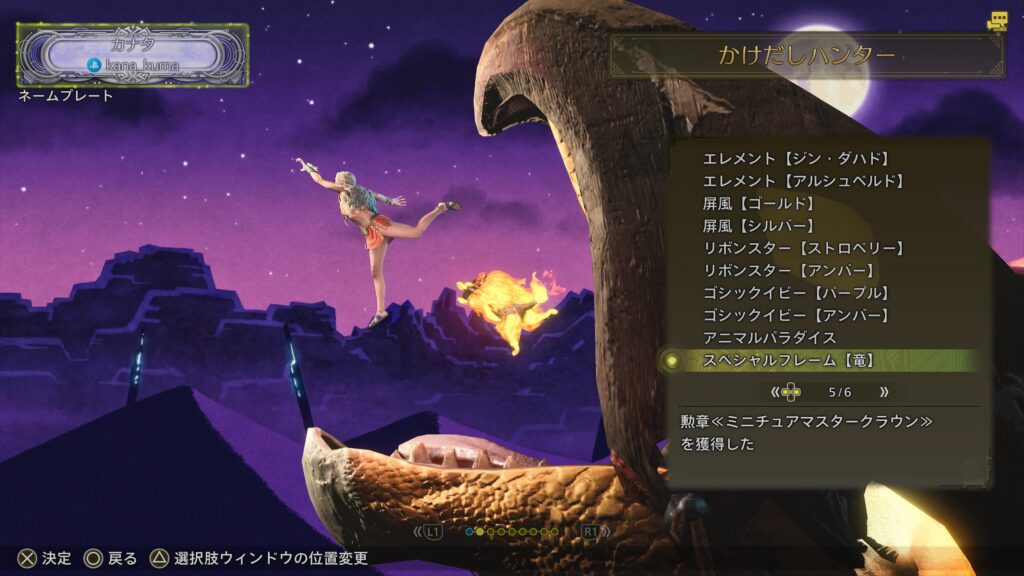Choose リボンスター【ストロベリー】 frame
The width and height of the screenshot is (1024, 576).
804,248
